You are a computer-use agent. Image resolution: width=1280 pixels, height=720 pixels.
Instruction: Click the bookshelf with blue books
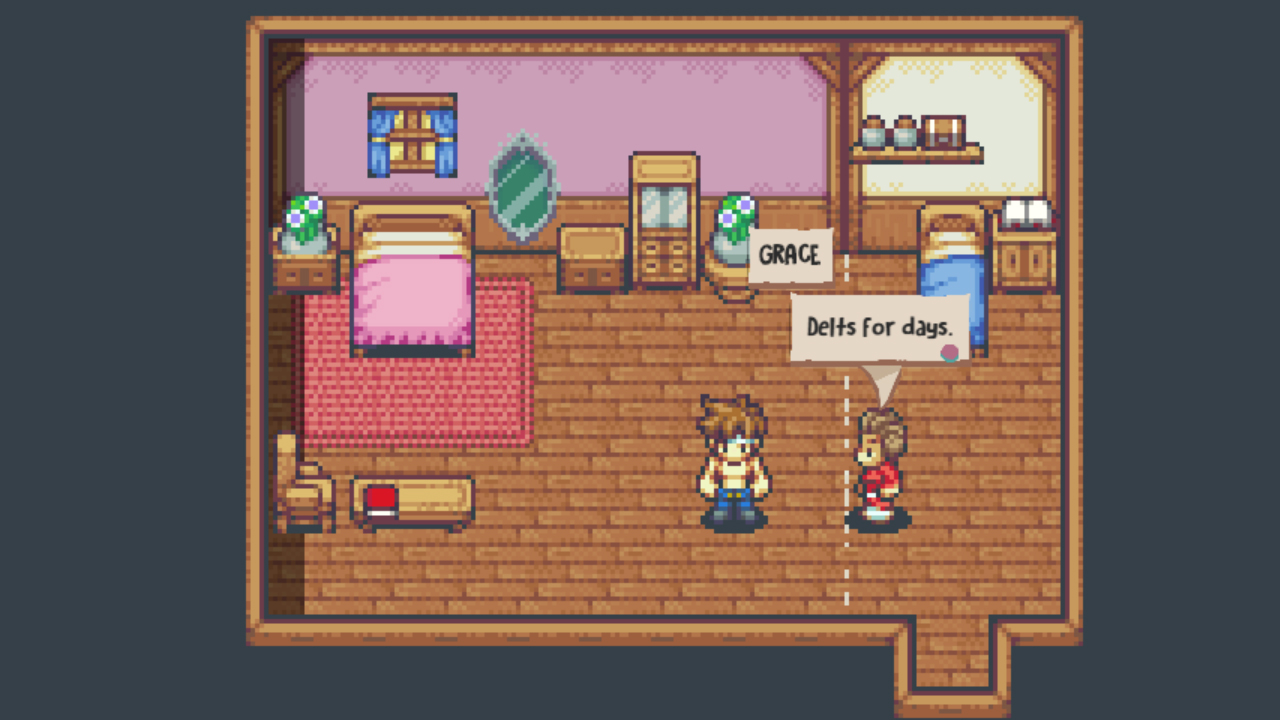(x=411, y=133)
